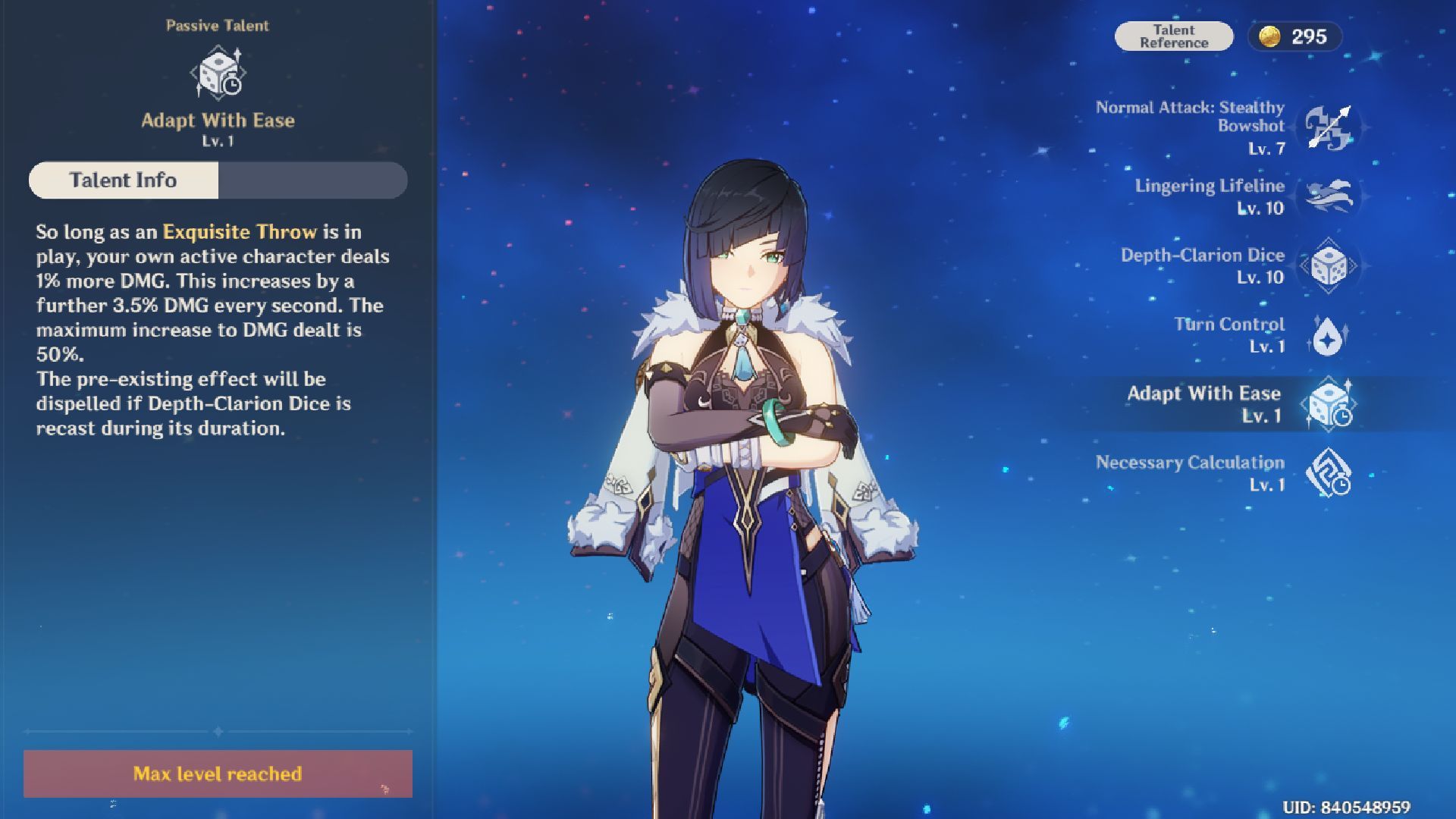
Task: Open the Talent Reference button
Action: [1173, 36]
